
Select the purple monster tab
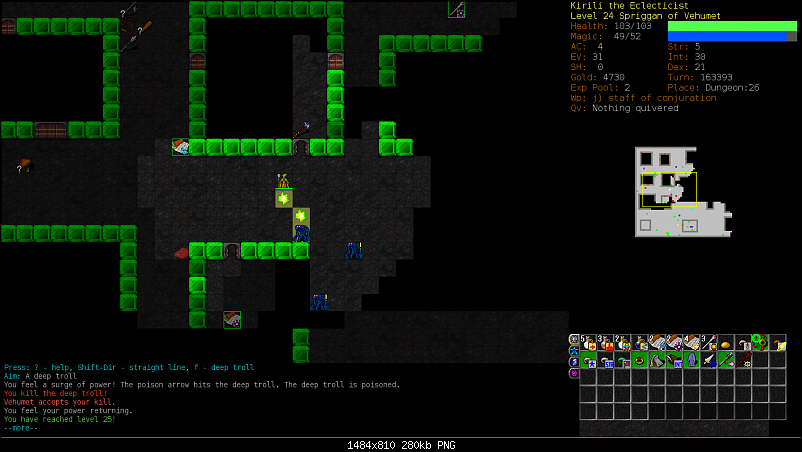point(574,373)
